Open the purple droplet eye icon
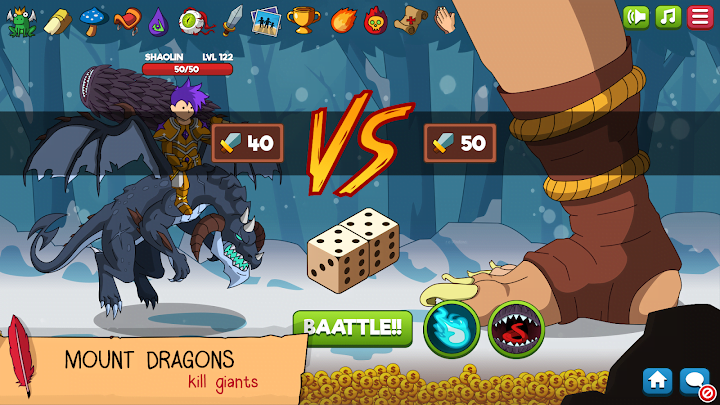This screenshot has width=720, height=405. (158, 19)
